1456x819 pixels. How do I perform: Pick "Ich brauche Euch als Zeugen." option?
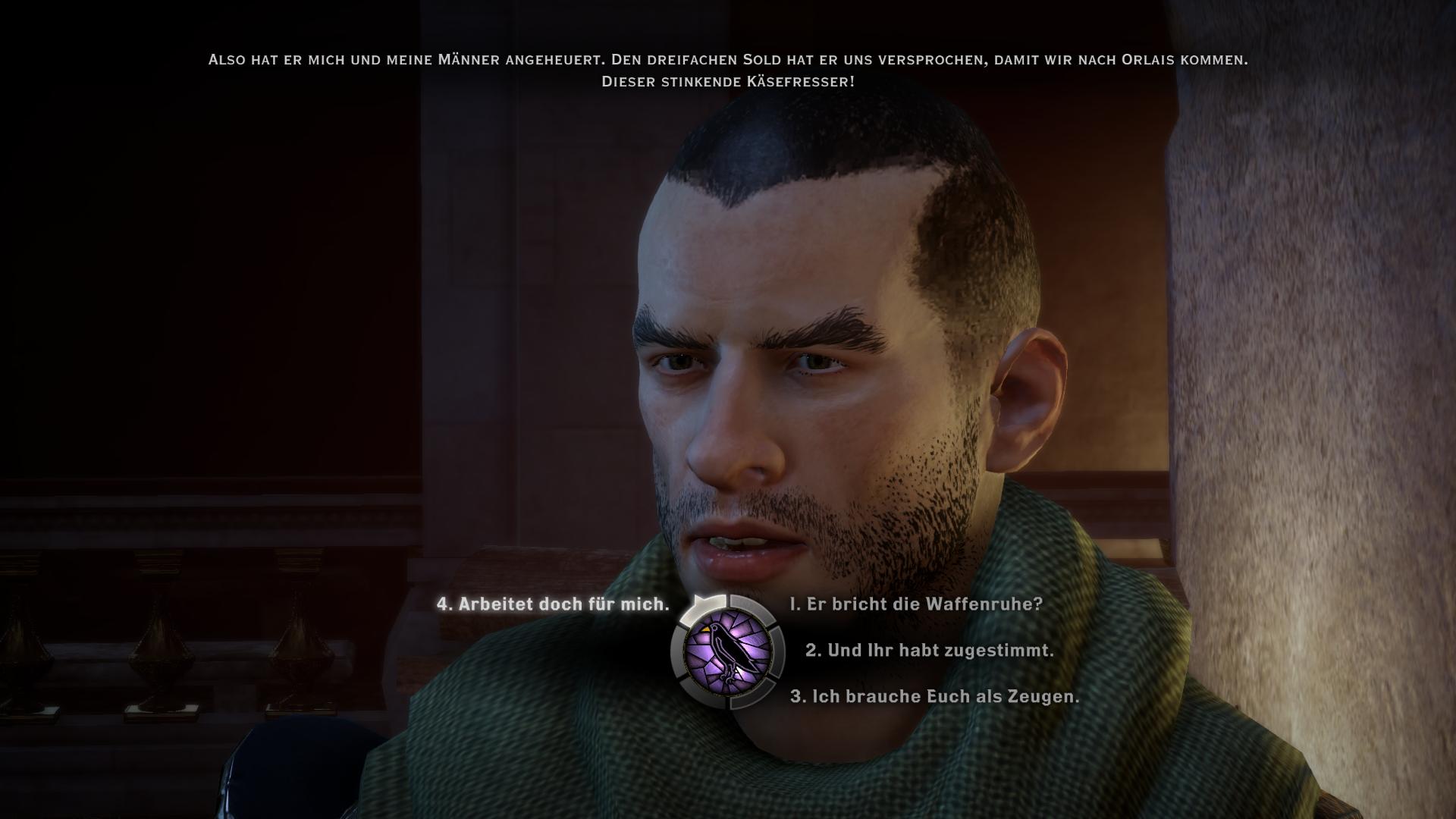[x=934, y=696]
